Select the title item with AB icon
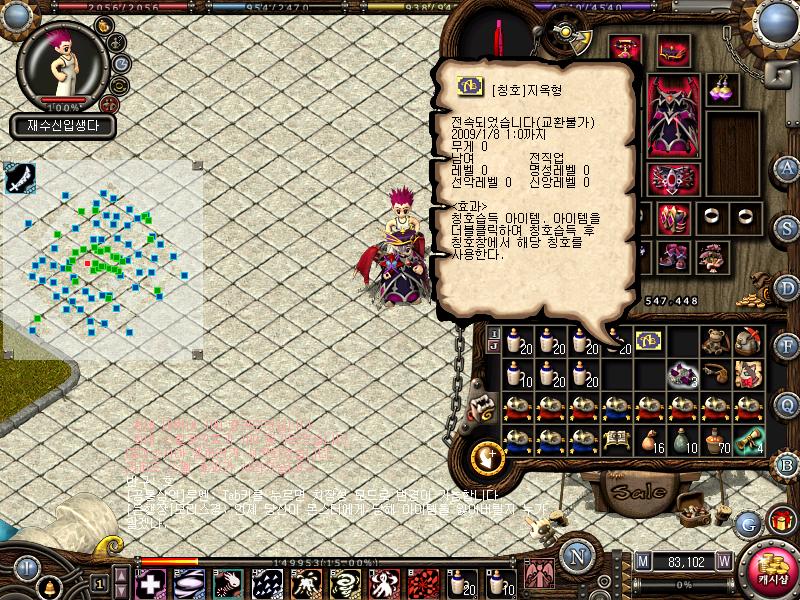 (648, 341)
